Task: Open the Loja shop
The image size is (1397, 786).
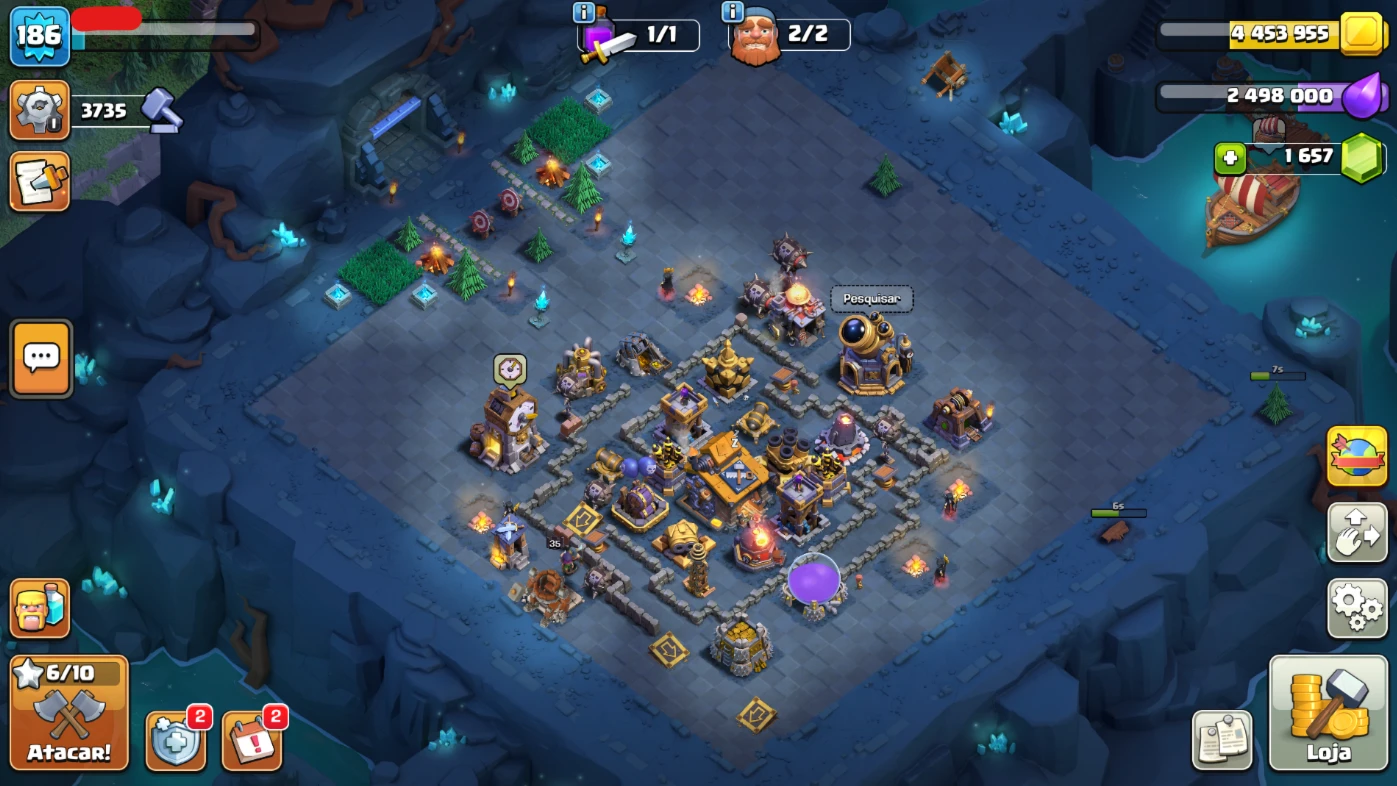Action: click(x=1328, y=712)
